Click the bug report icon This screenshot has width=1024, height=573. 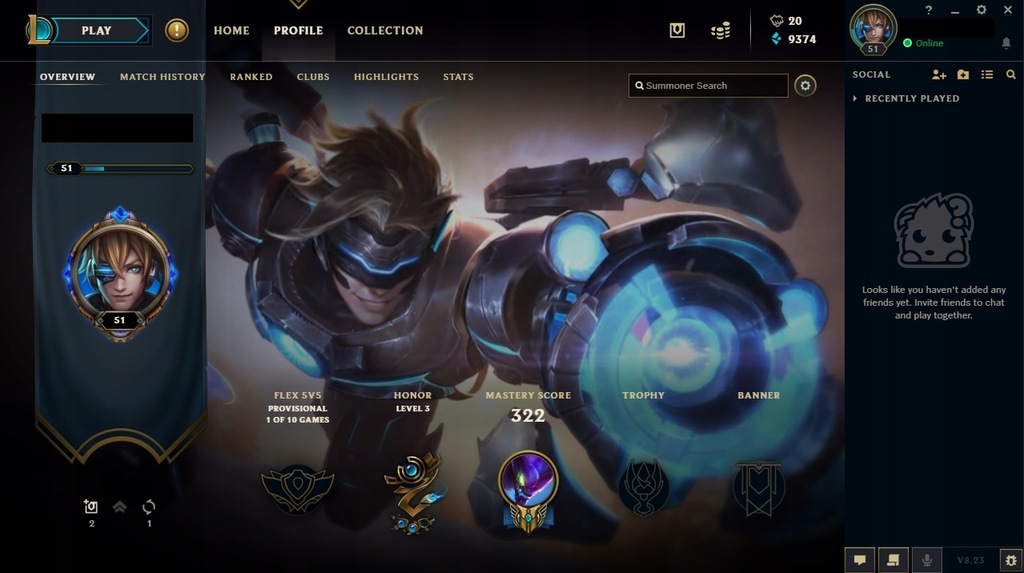[1010, 560]
